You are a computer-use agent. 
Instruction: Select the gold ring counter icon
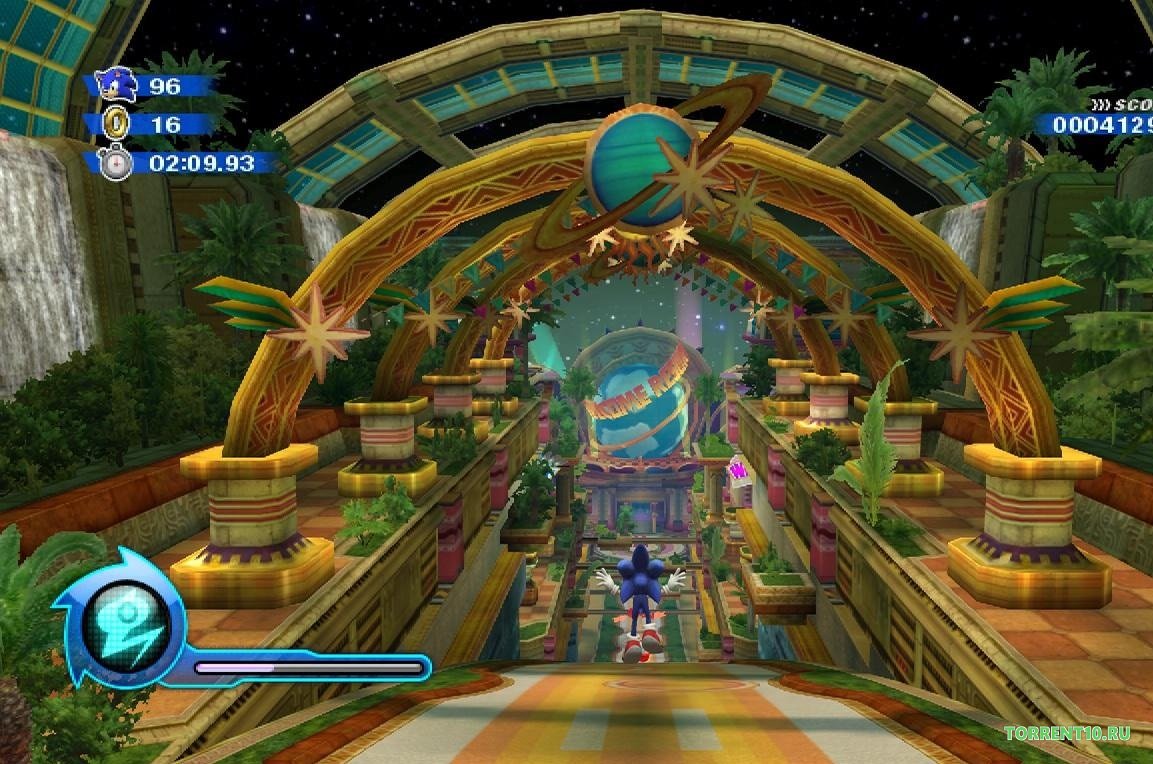click(117, 124)
